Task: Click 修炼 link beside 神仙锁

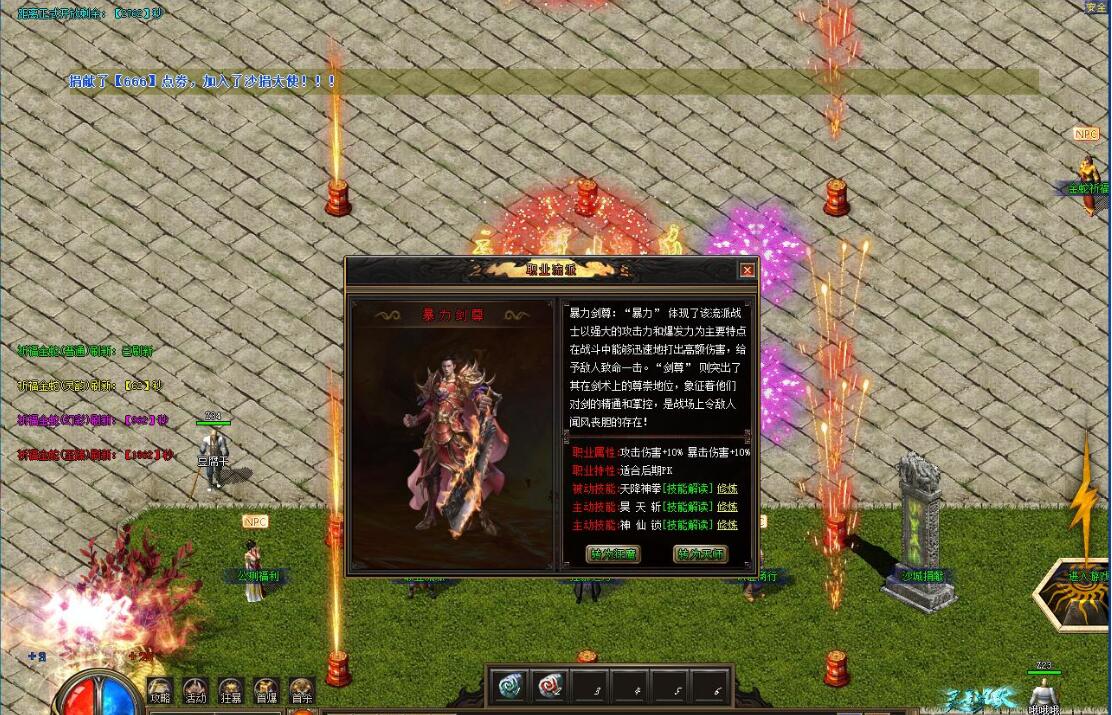Action: [728, 525]
